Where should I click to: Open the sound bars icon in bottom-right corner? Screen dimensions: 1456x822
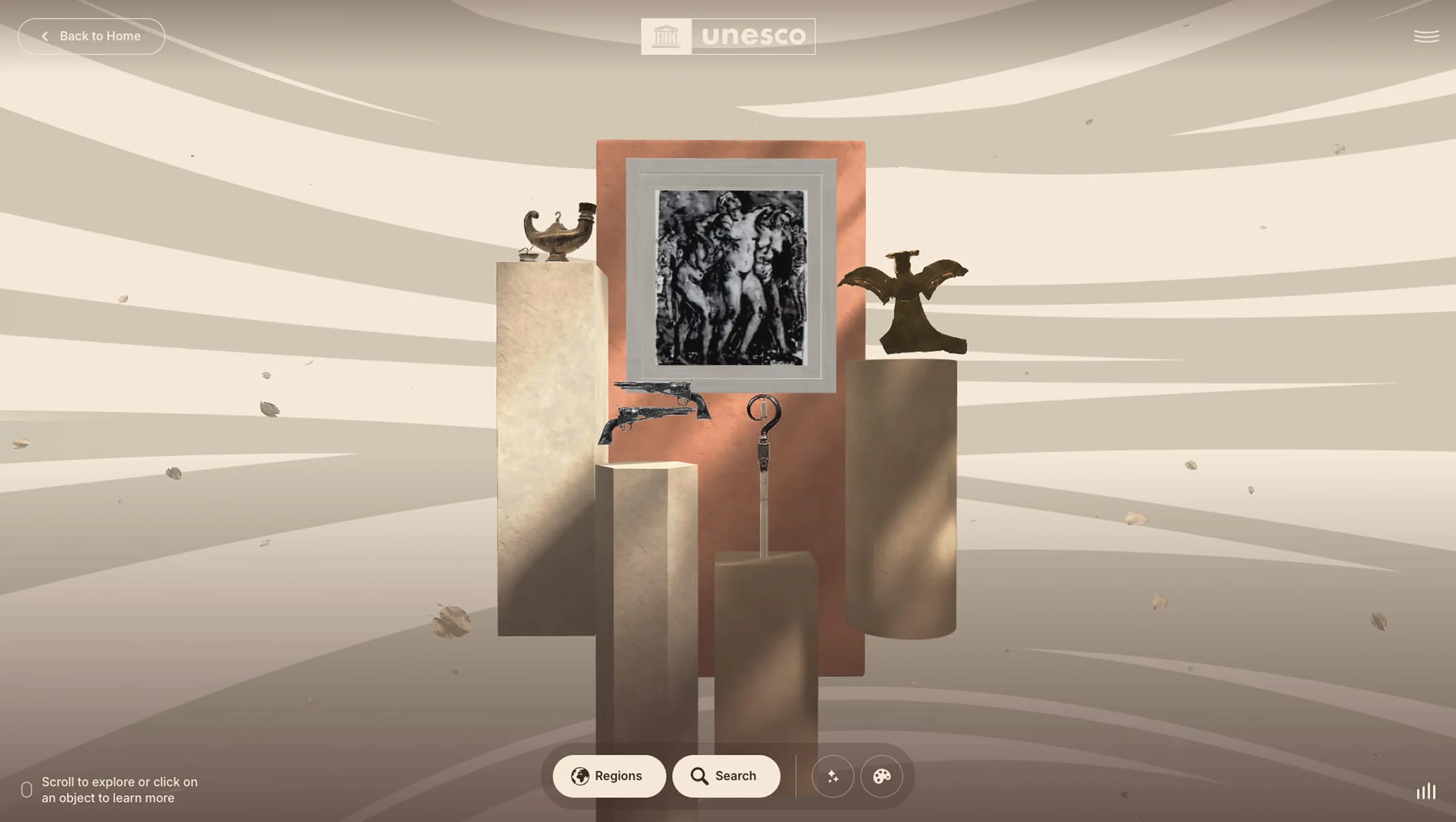[1426, 792]
